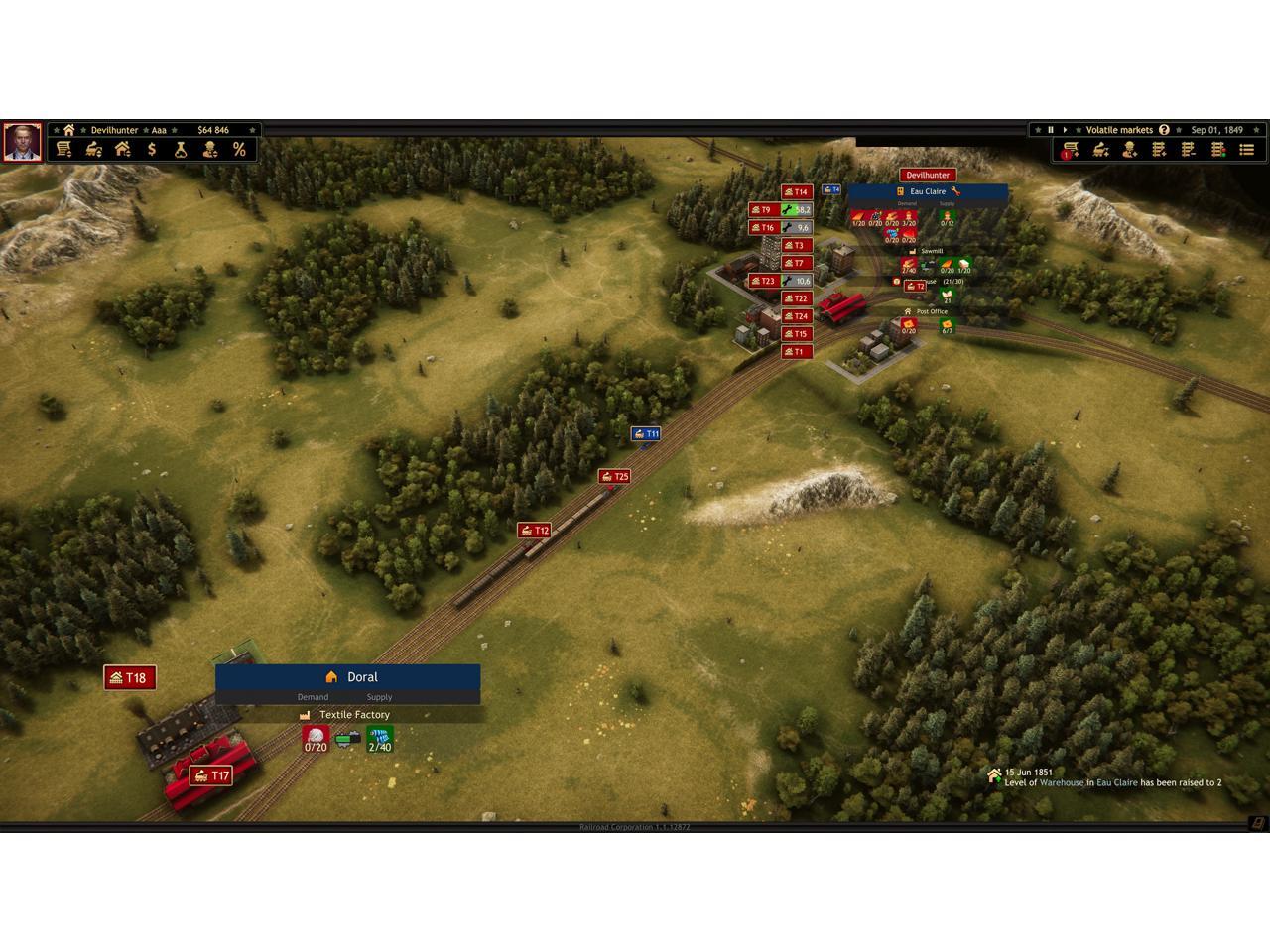Open the workers list icon in the left toolbar
This screenshot has height=952, width=1270.
click(210, 150)
